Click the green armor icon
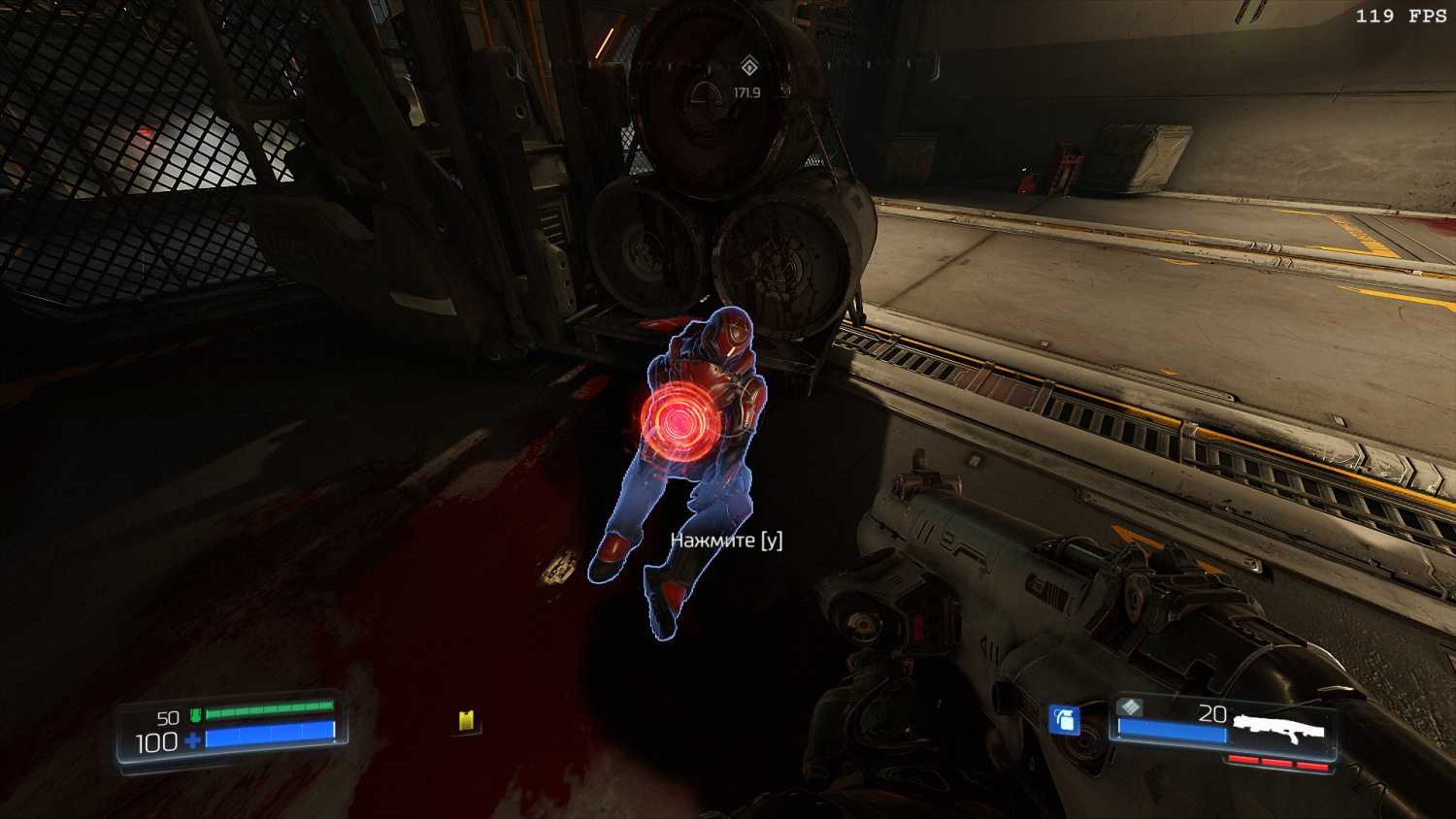The width and height of the screenshot is (1456, 819). 195,716
